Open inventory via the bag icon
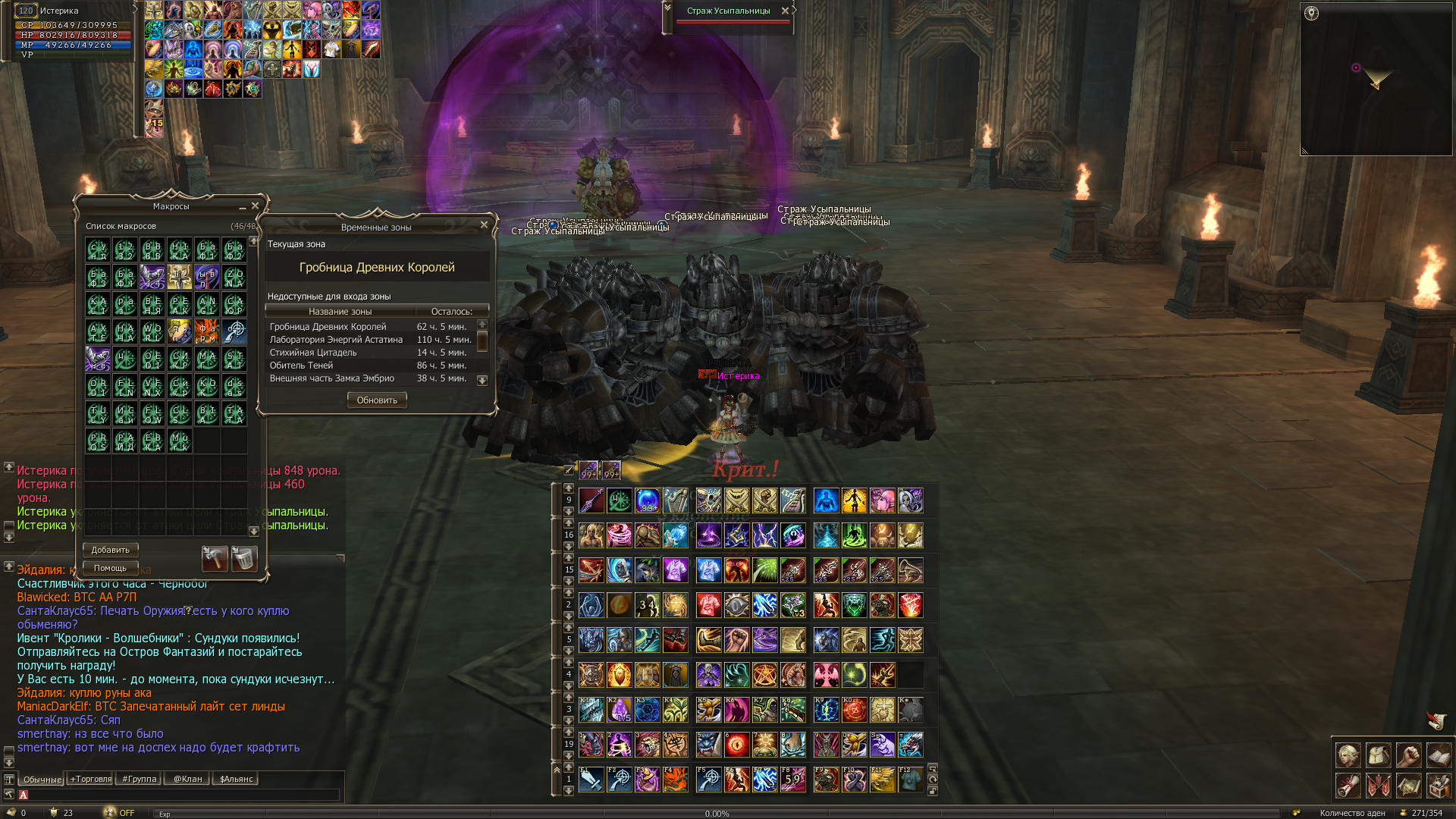The height and width of the screenshot is (819, 1456). (1378, 755)
